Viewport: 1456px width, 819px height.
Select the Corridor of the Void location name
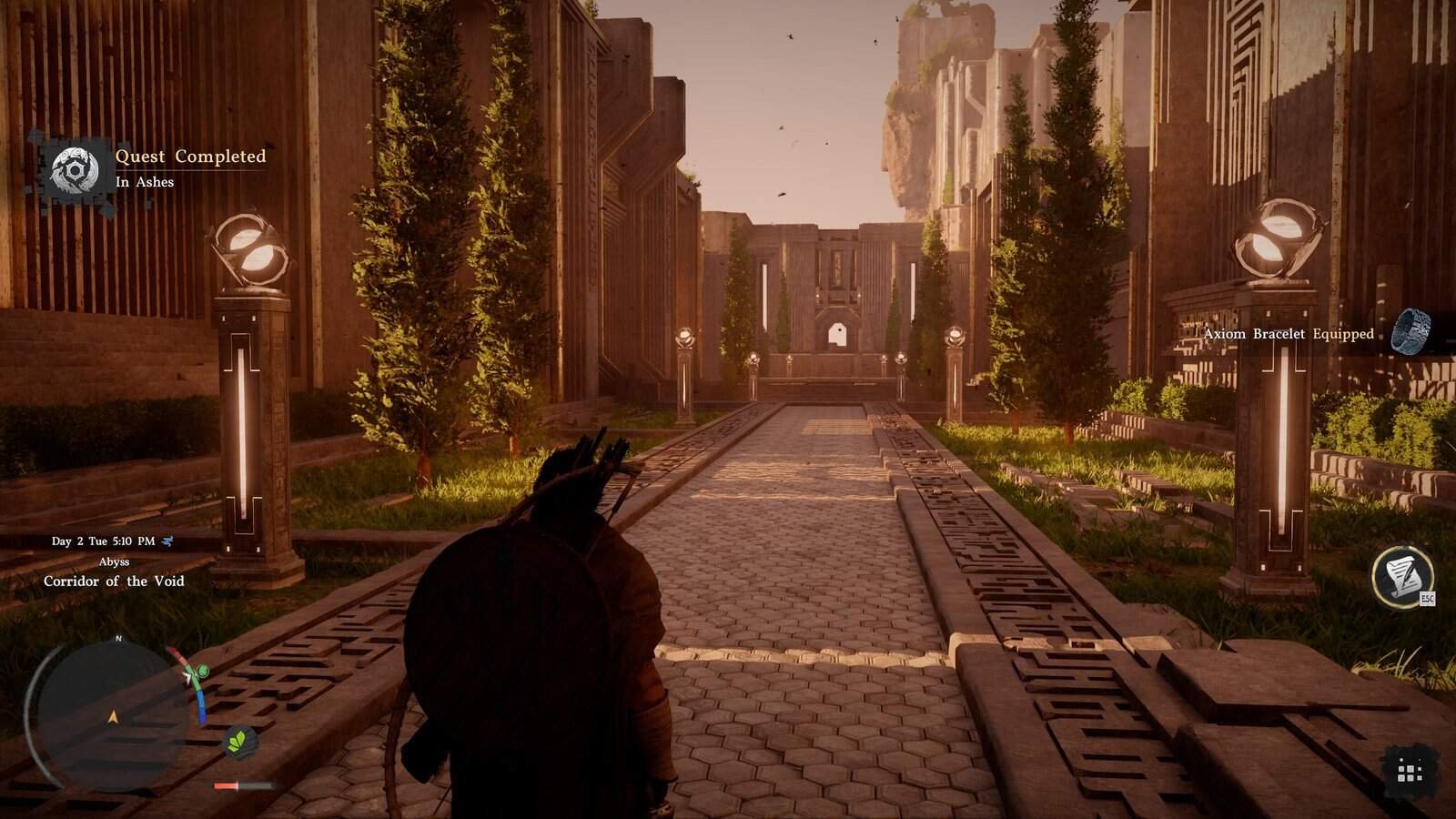(115, 581)
